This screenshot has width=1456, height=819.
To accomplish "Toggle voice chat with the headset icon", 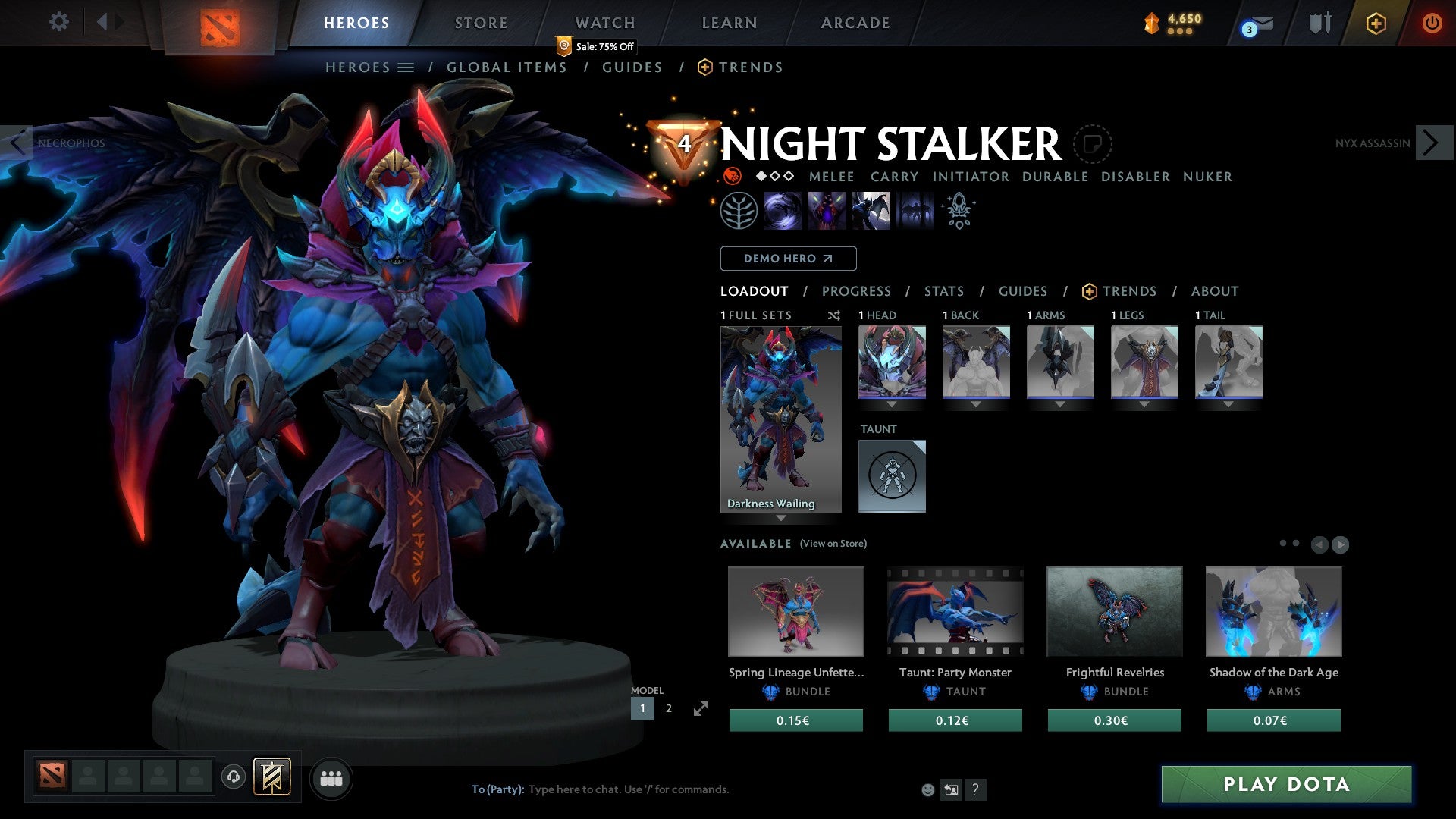I will [x=233, y=778].
